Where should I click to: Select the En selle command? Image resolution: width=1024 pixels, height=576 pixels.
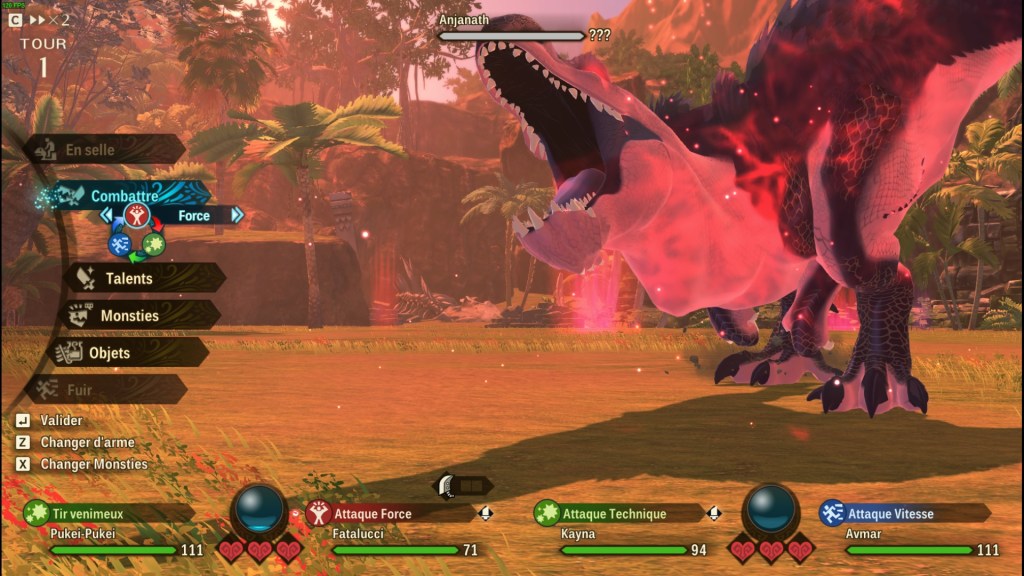point(91,150)
